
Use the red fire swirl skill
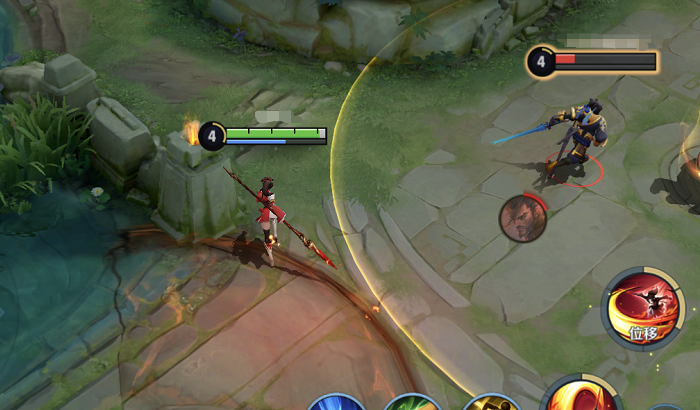click(581, 398)
